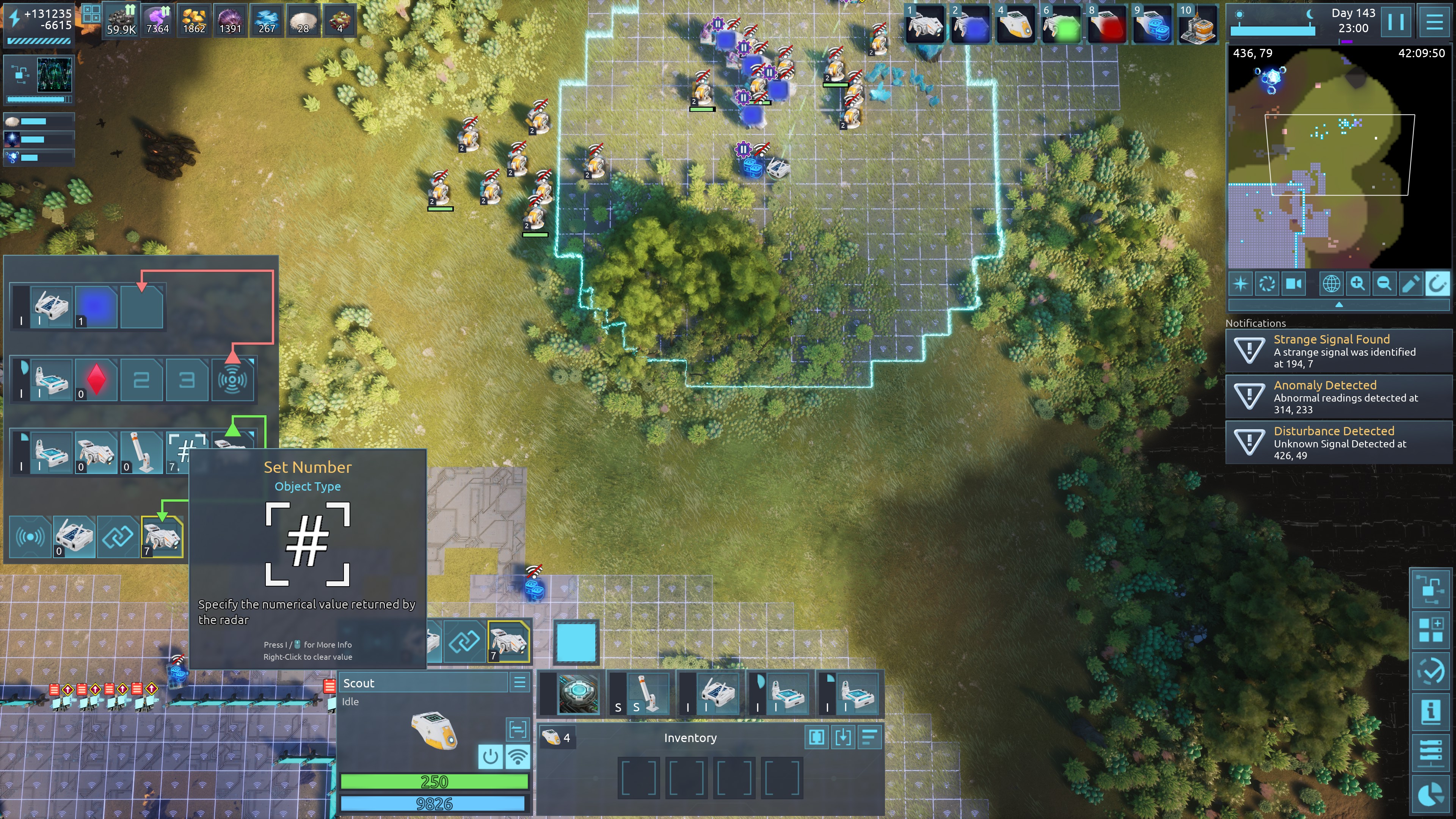1456x819 pixels.
Task: Zoom in on the minimap
Action: pos(1357,283)
